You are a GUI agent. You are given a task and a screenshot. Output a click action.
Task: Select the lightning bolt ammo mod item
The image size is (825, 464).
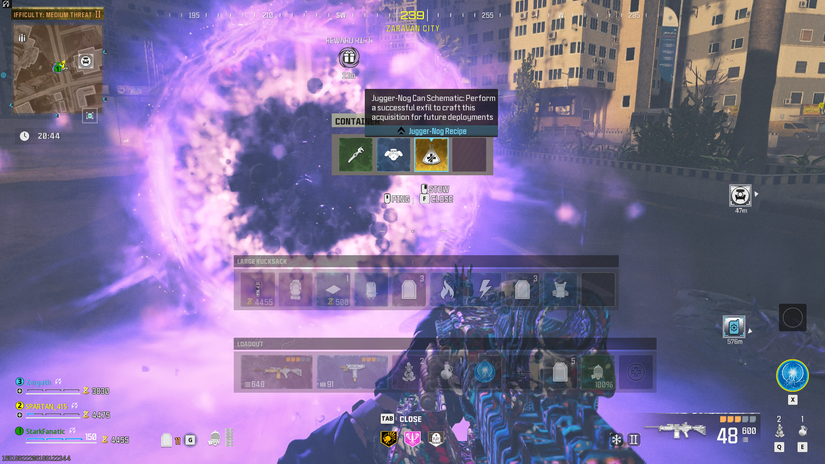click(484, 290)
